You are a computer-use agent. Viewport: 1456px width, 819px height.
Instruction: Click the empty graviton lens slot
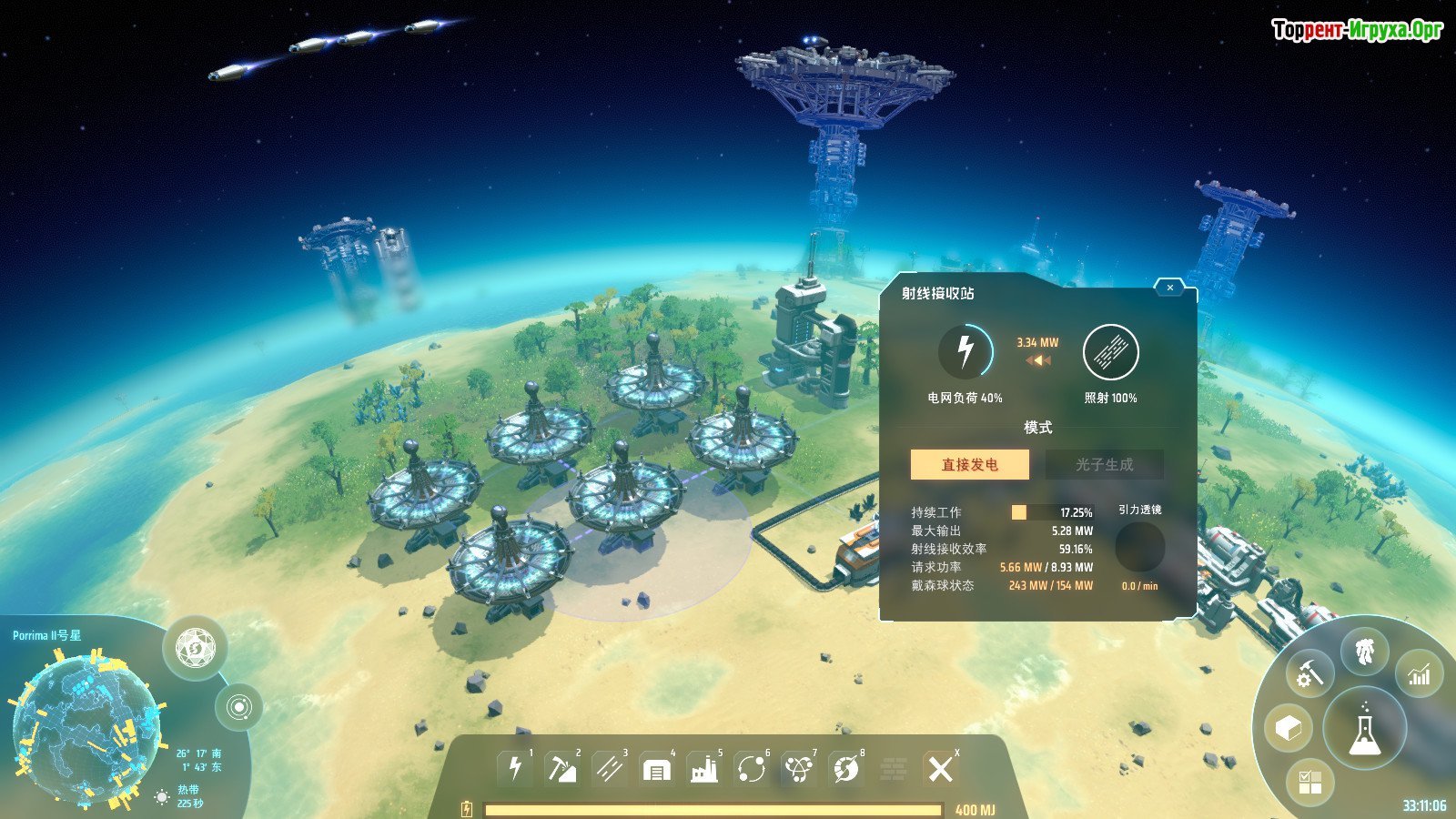tap(1139, 547)
